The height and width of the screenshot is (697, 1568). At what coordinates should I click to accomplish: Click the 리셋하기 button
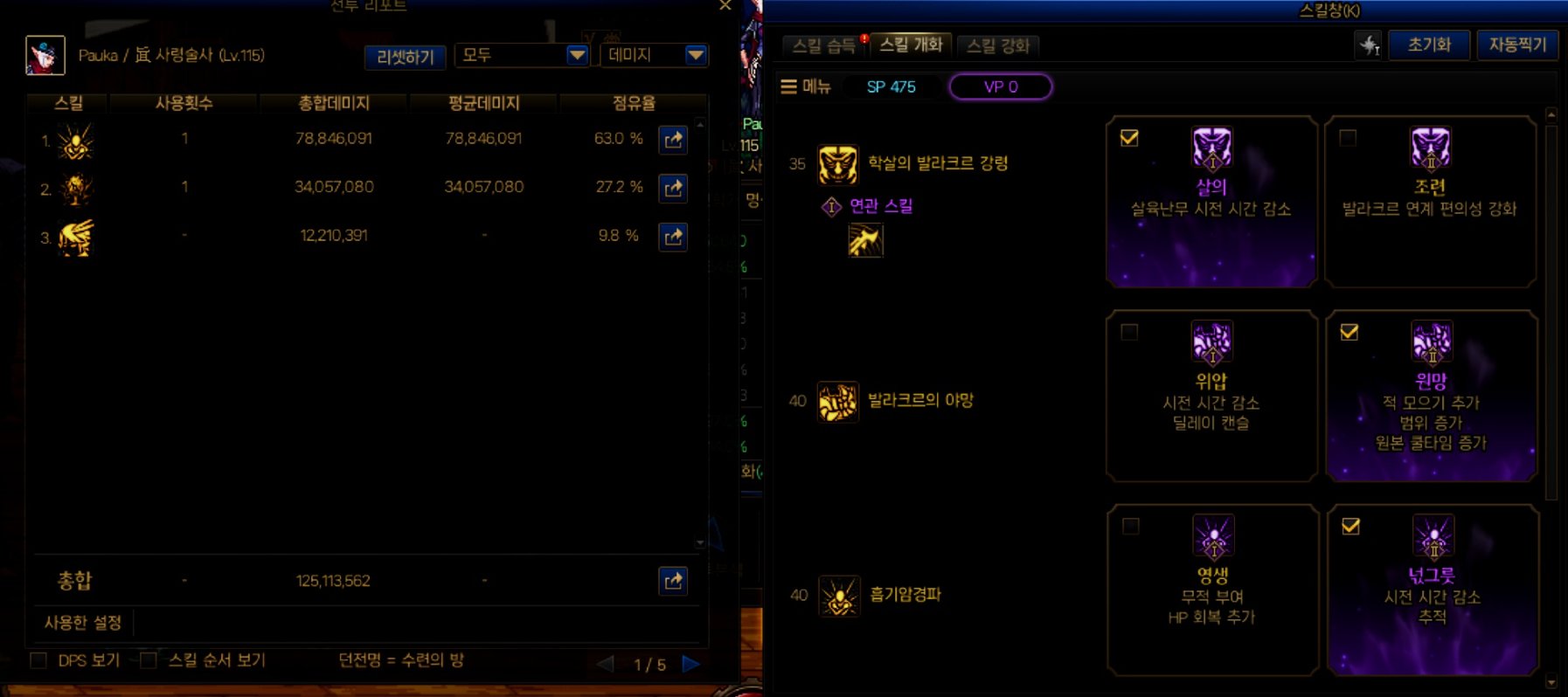pyautogui.click(x=404, y=55)
